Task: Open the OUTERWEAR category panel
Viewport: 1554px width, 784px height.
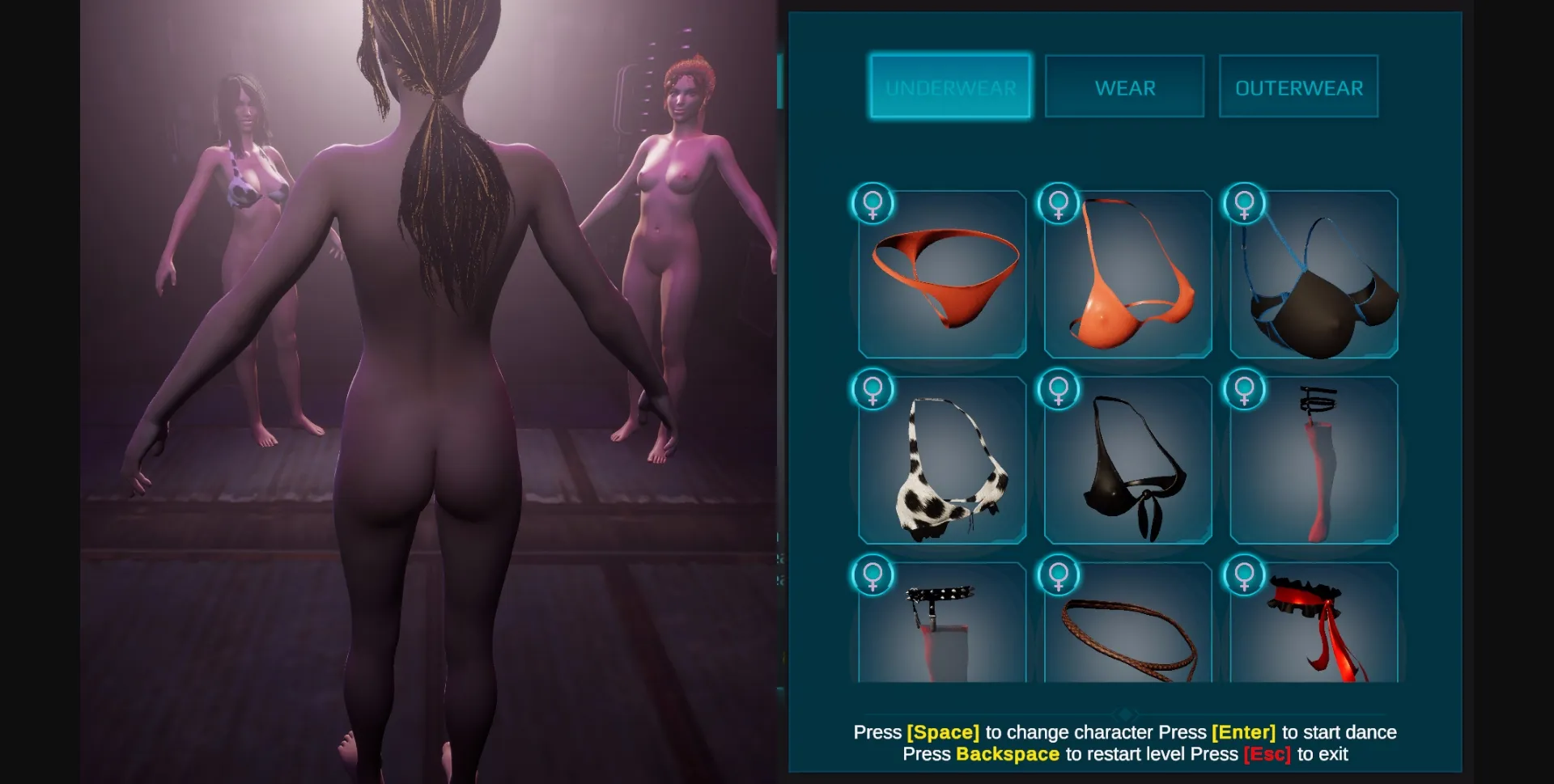Action: [1298, 87]
